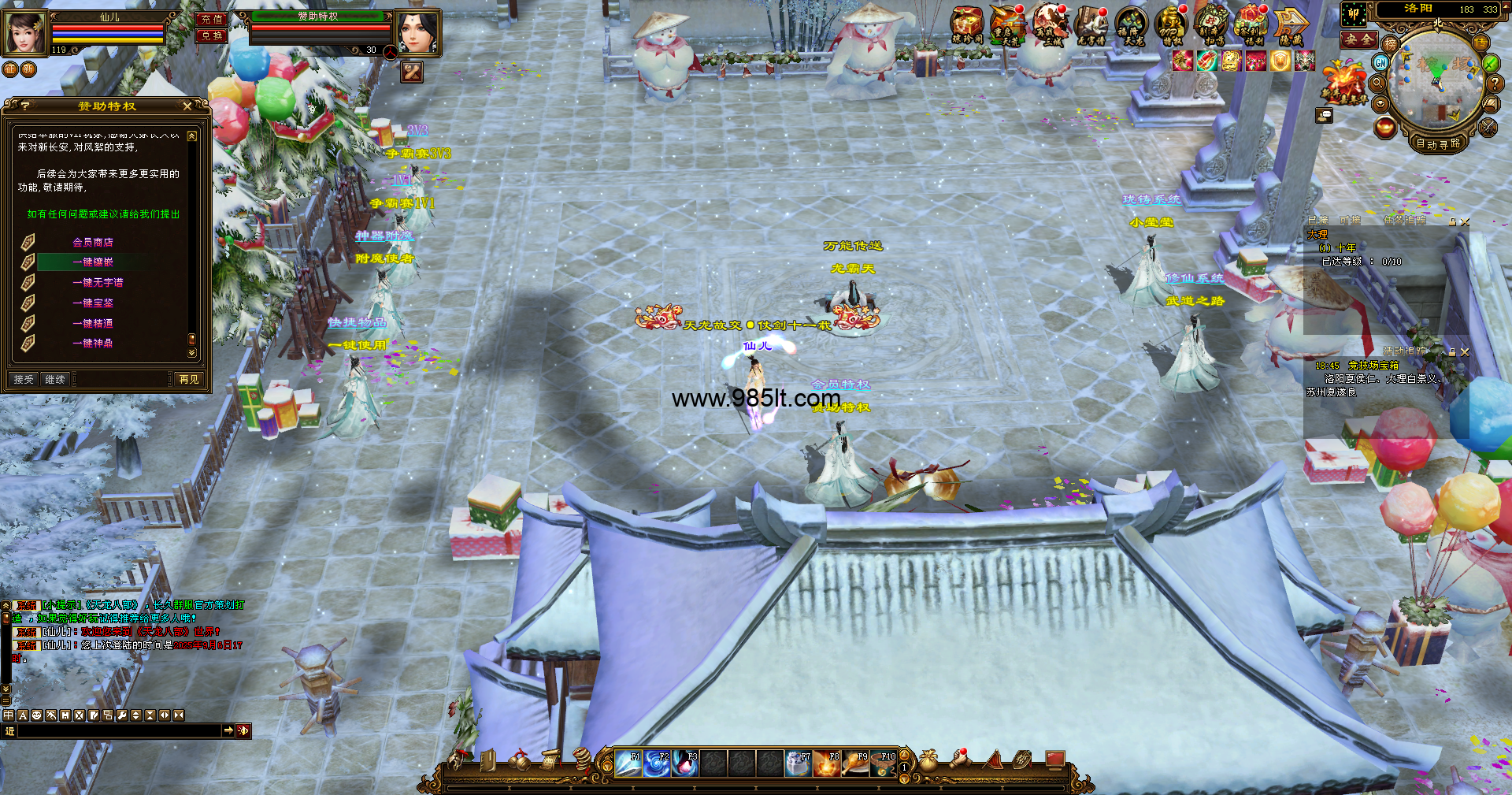1512x795 pixels.
Task: Click the chat text input field
Action: [120, 731]
